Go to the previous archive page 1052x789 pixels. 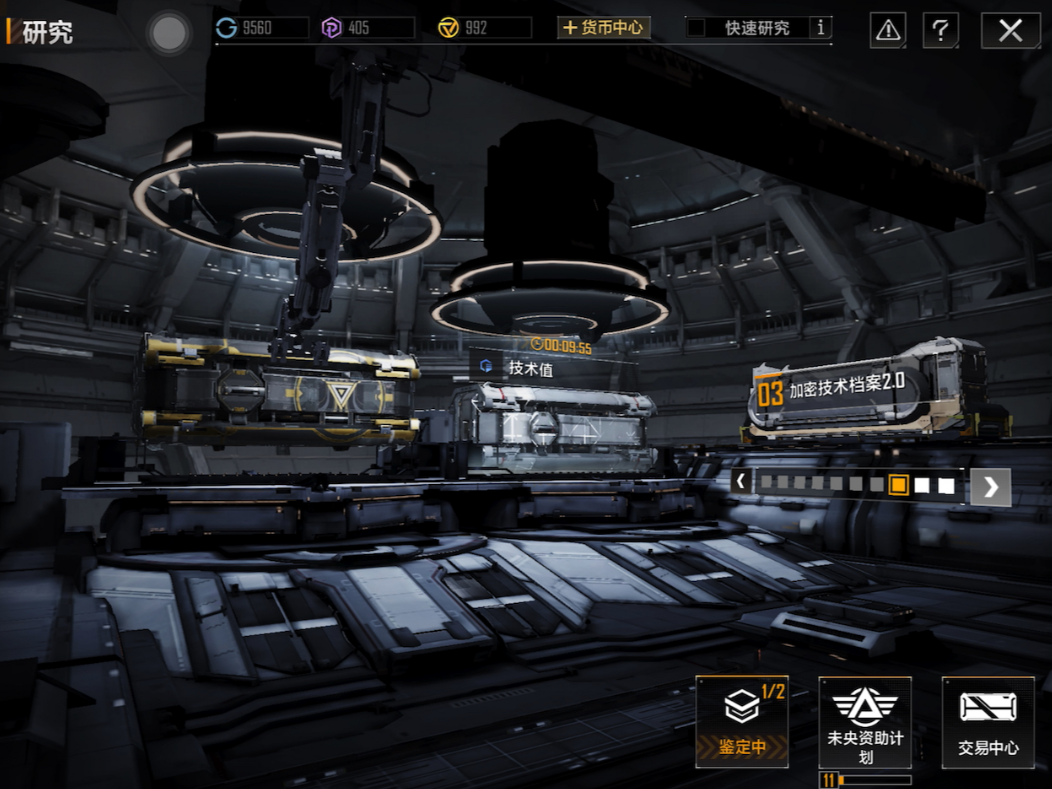(x=741, y=482)
